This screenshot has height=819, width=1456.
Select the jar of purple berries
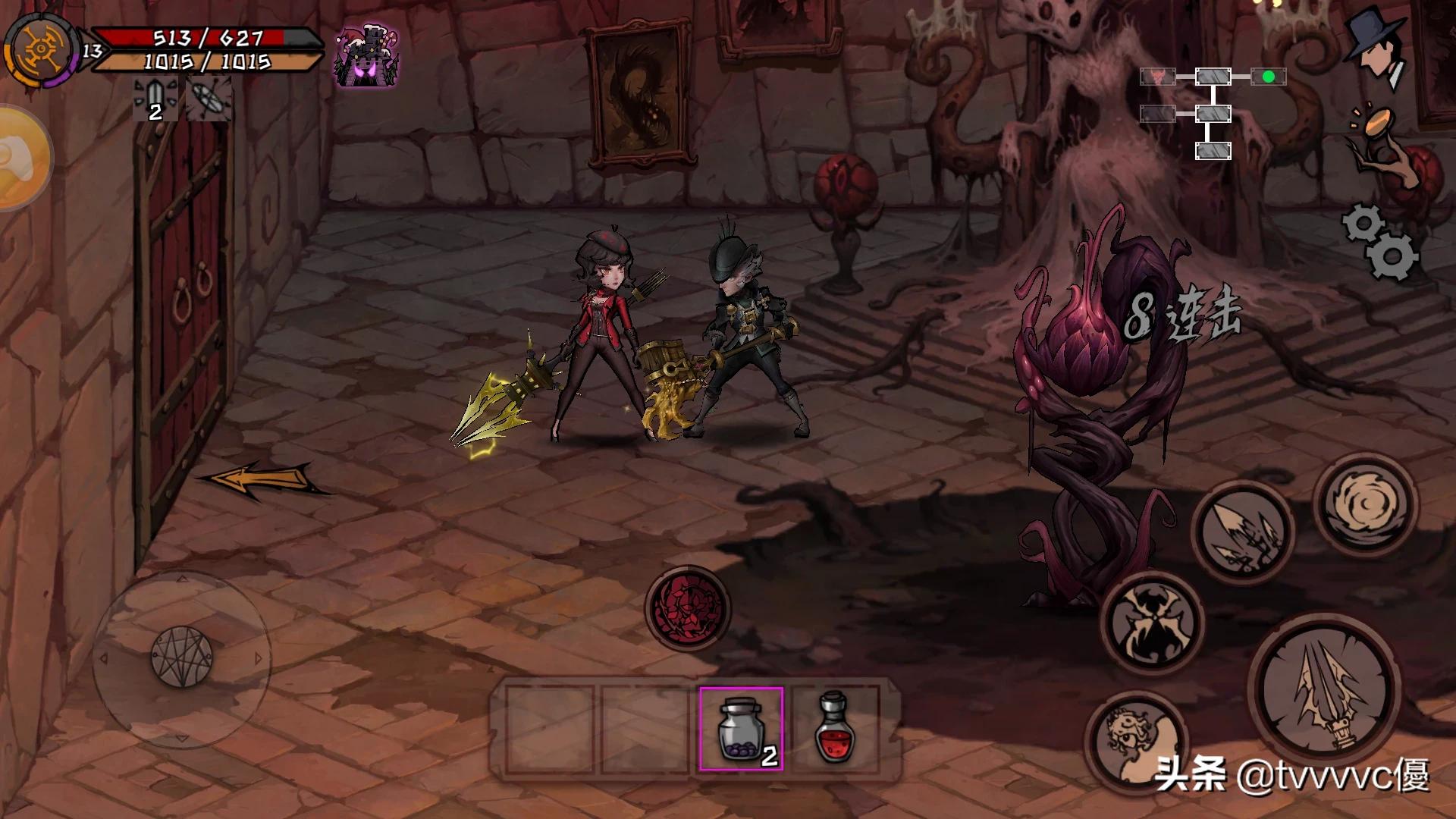[x=741, y=728]
